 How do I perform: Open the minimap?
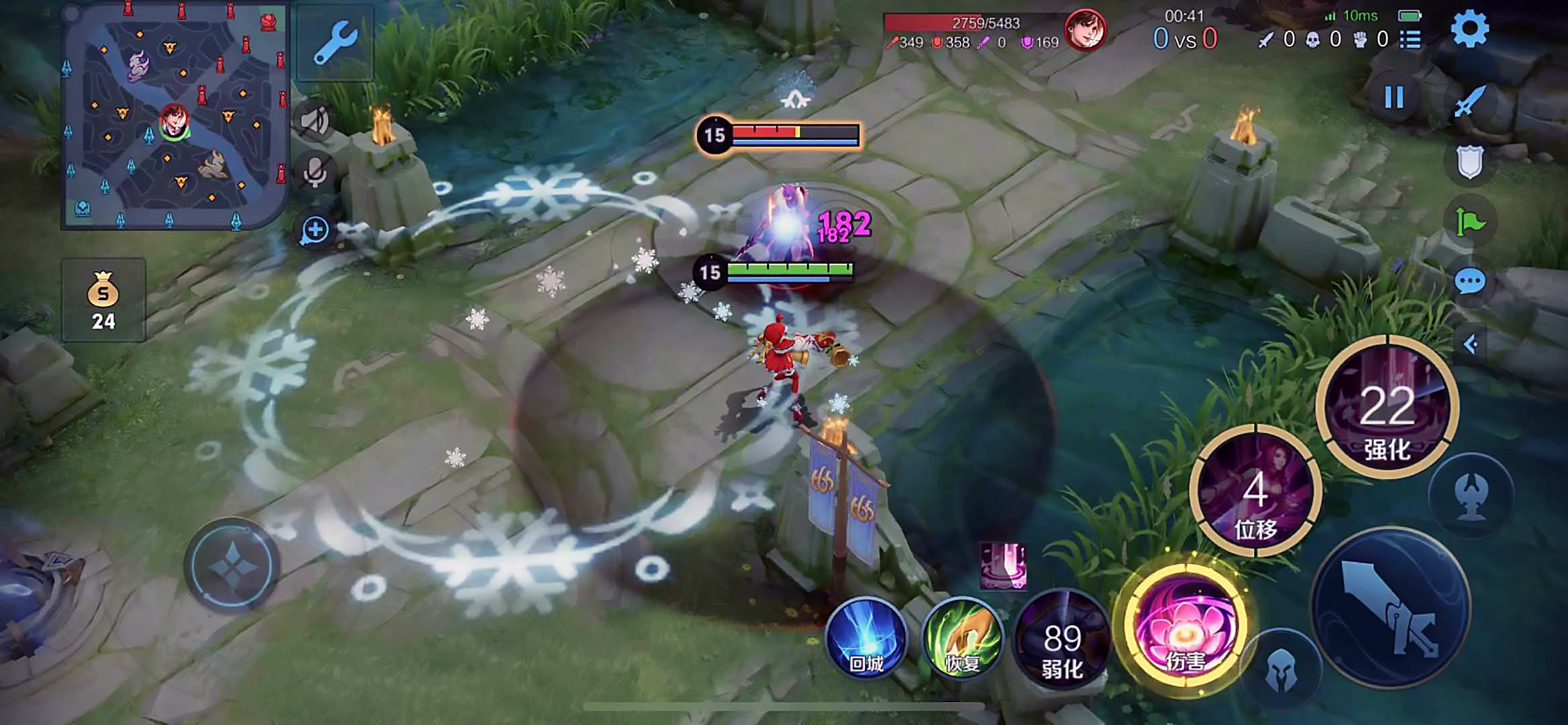click(174, 114)
